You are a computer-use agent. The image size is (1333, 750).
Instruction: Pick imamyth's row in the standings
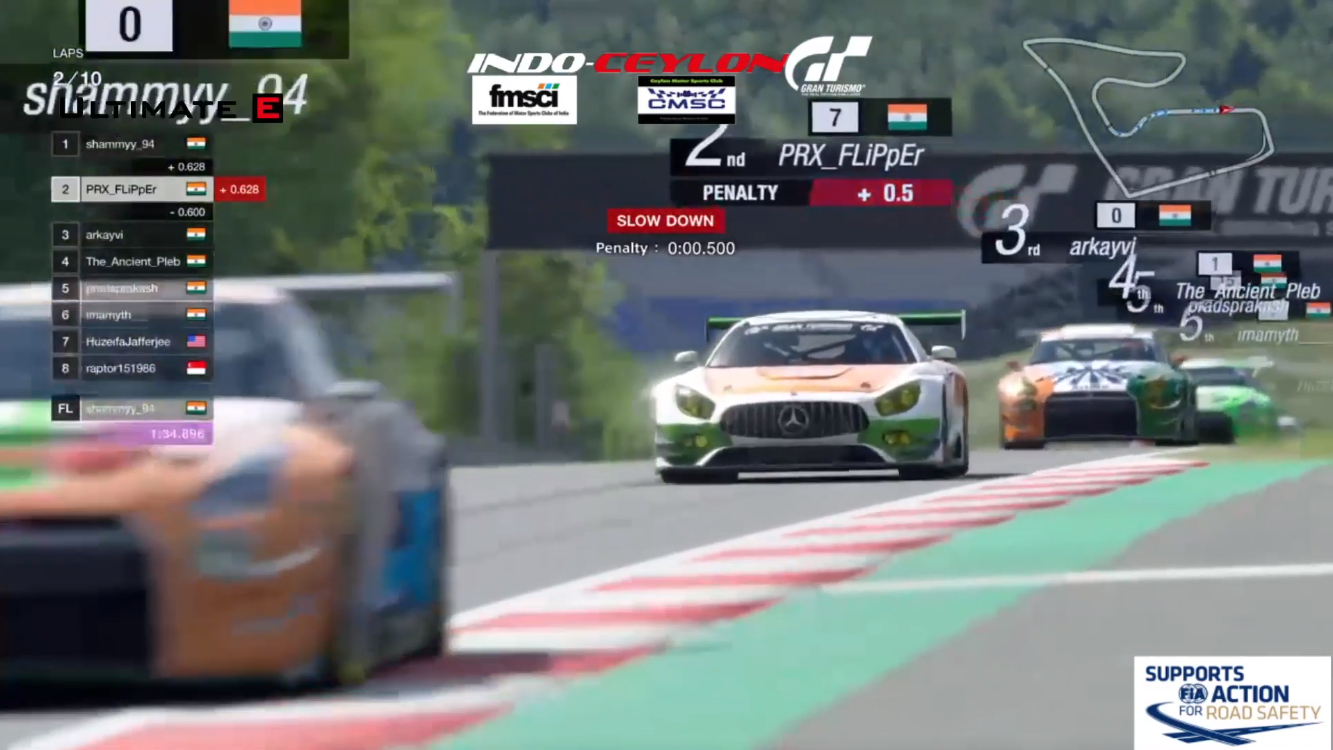coord(130,315)
